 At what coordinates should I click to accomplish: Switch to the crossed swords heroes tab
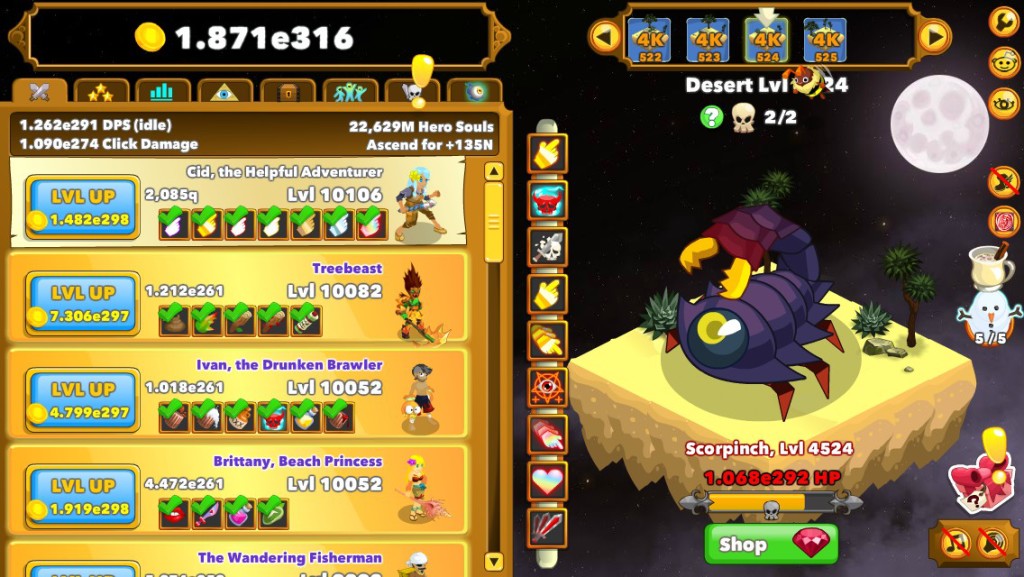point(40,92)
